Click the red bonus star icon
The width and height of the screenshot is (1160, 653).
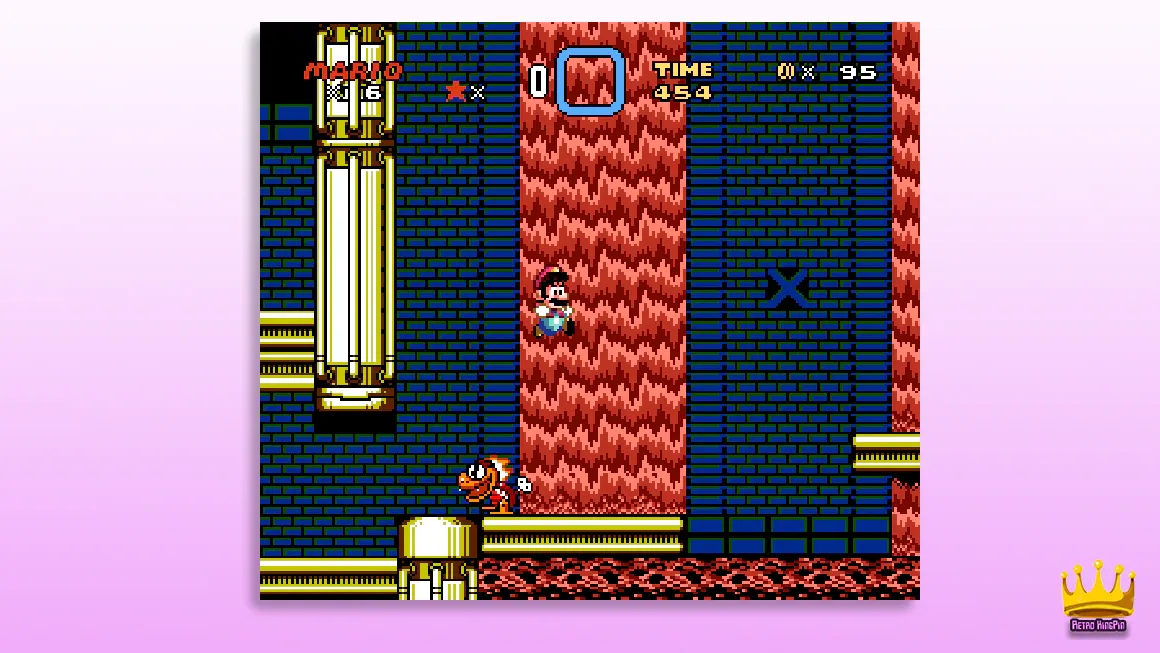tap(456, 91)
